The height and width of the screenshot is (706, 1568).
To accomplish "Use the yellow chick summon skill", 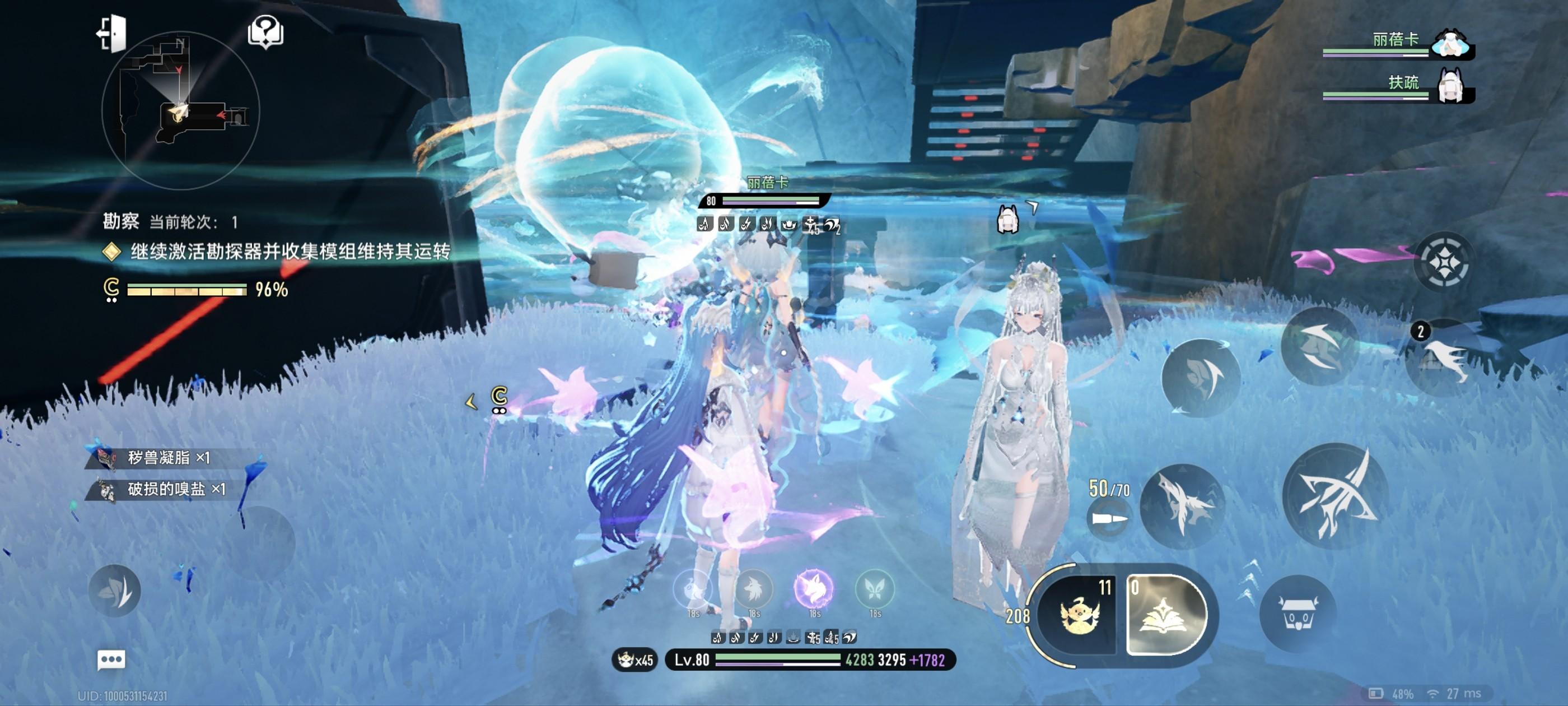I will [1078, 614].
